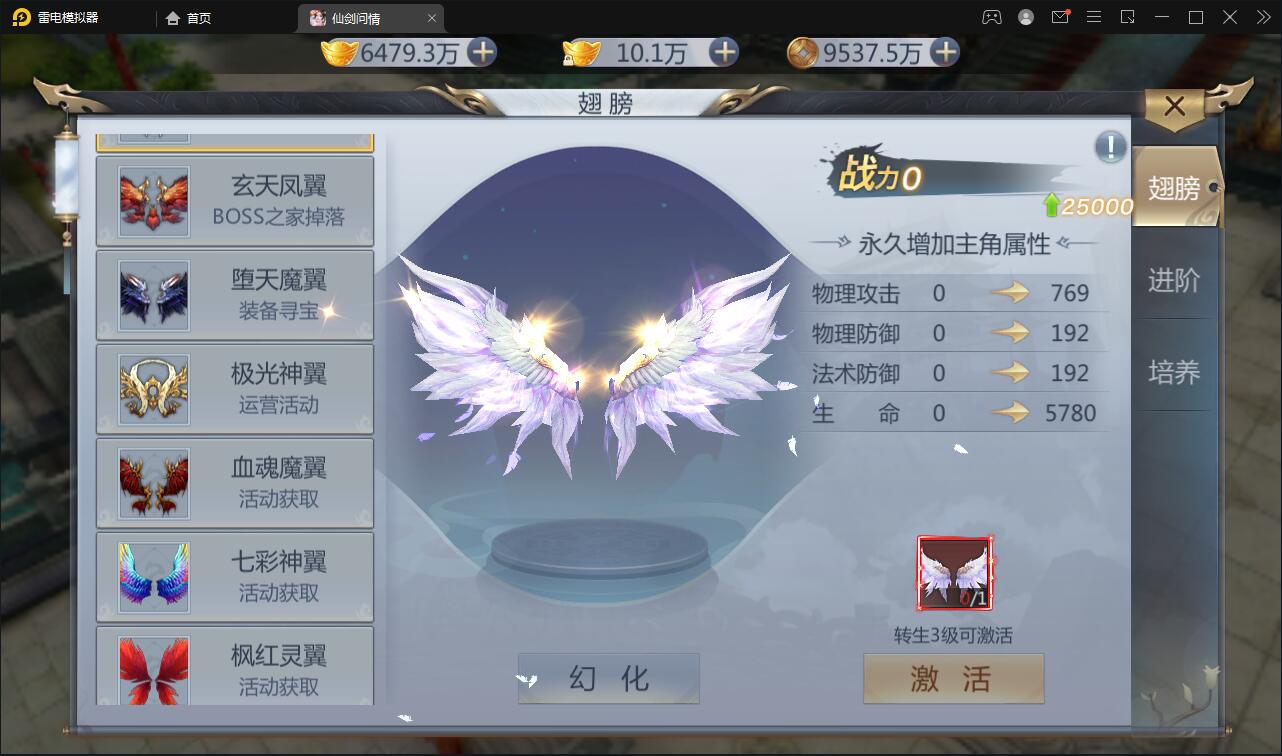Select the 极光神翼 wing icon
The image size is (1282, 756).
pyautogui.click(x=152, y=388)
